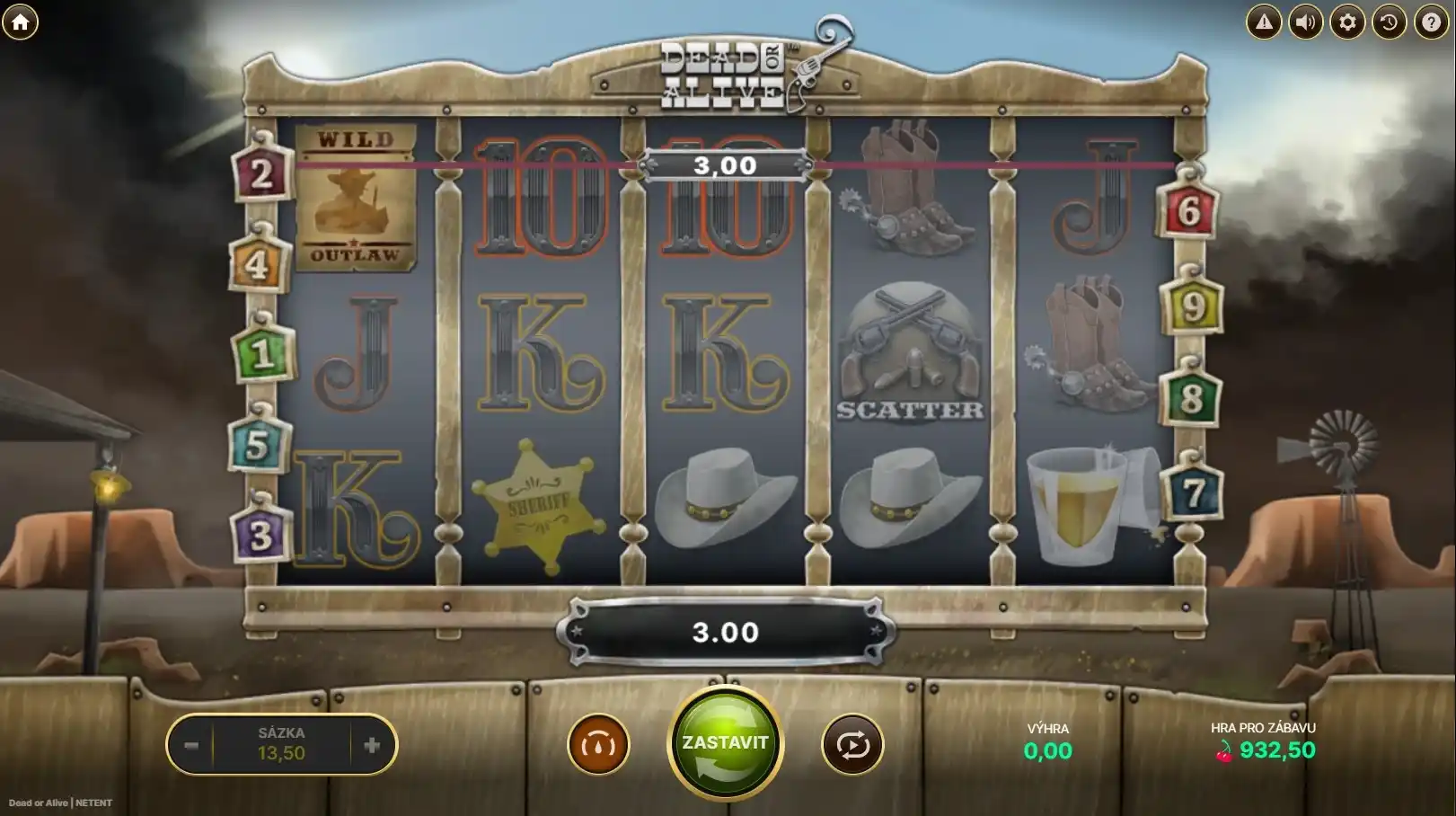Decrease the bet with the minus button
Viewport: 1456px width, 816px height.
click(x=191, y=745)
